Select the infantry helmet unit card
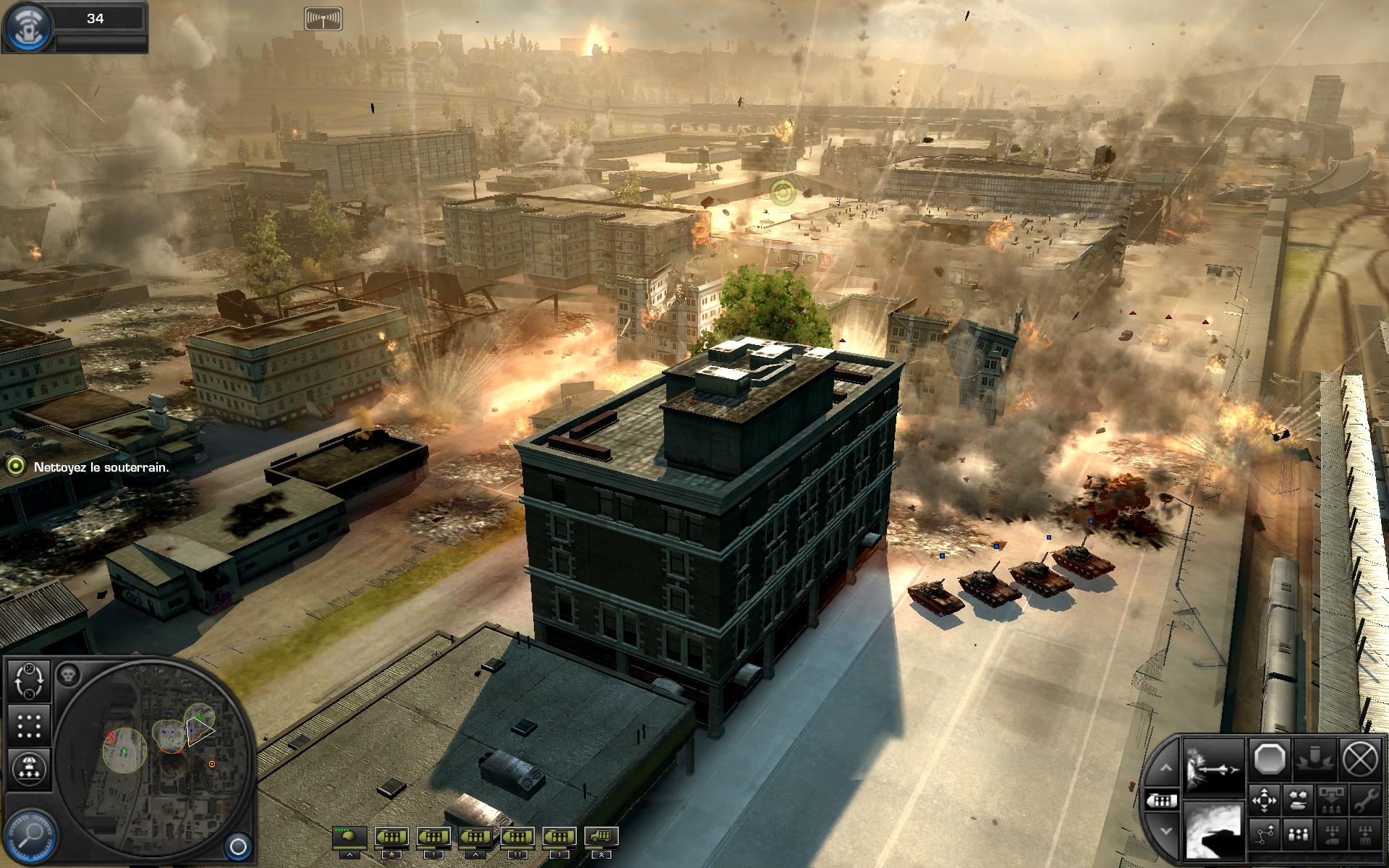Viewport: 1389px width, 868px height. pyautogui.click(x=349, y=838)
